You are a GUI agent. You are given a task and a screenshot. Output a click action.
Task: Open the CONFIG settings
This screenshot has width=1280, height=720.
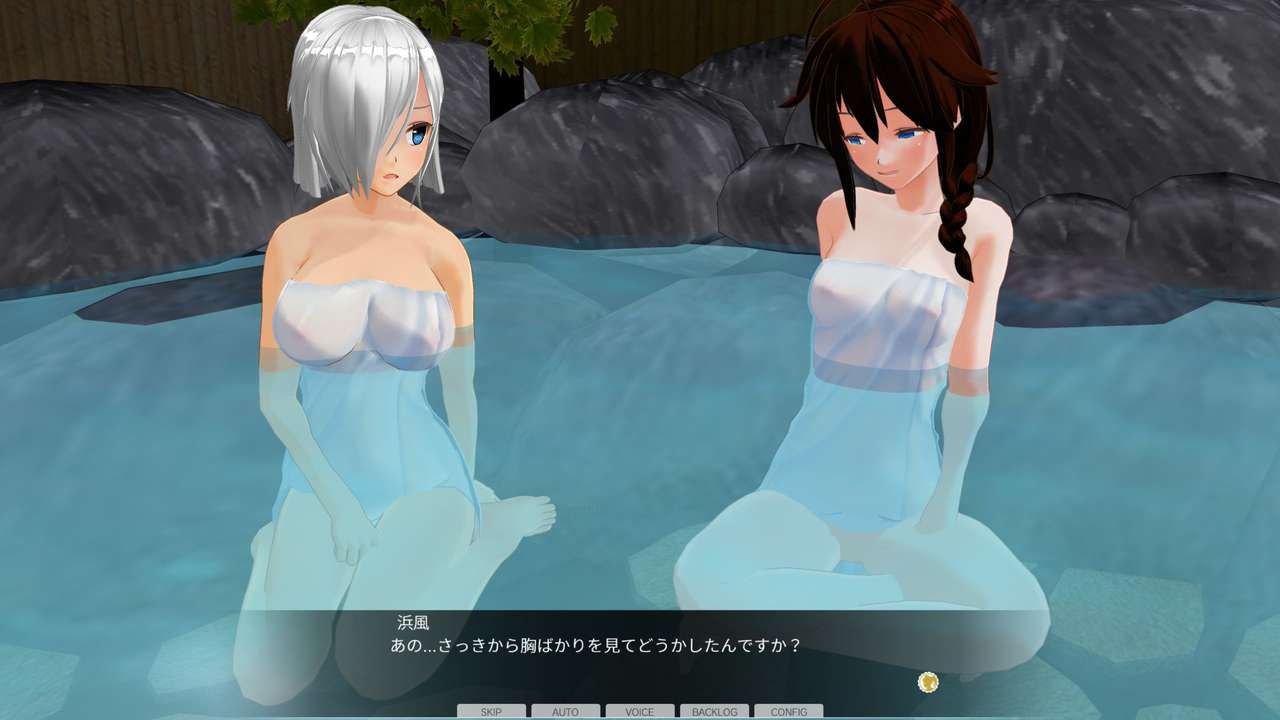tap(788, 712)
